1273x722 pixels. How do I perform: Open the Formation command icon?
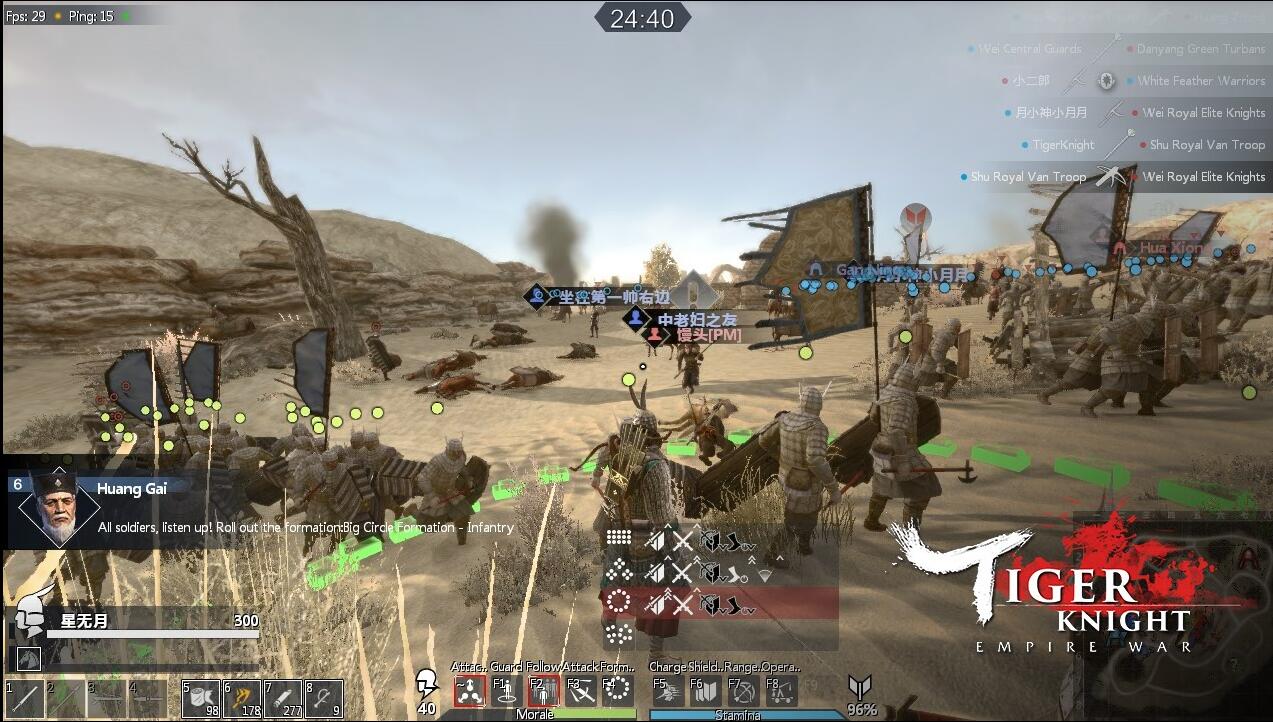pyautogui.click(x=618, y=690)
